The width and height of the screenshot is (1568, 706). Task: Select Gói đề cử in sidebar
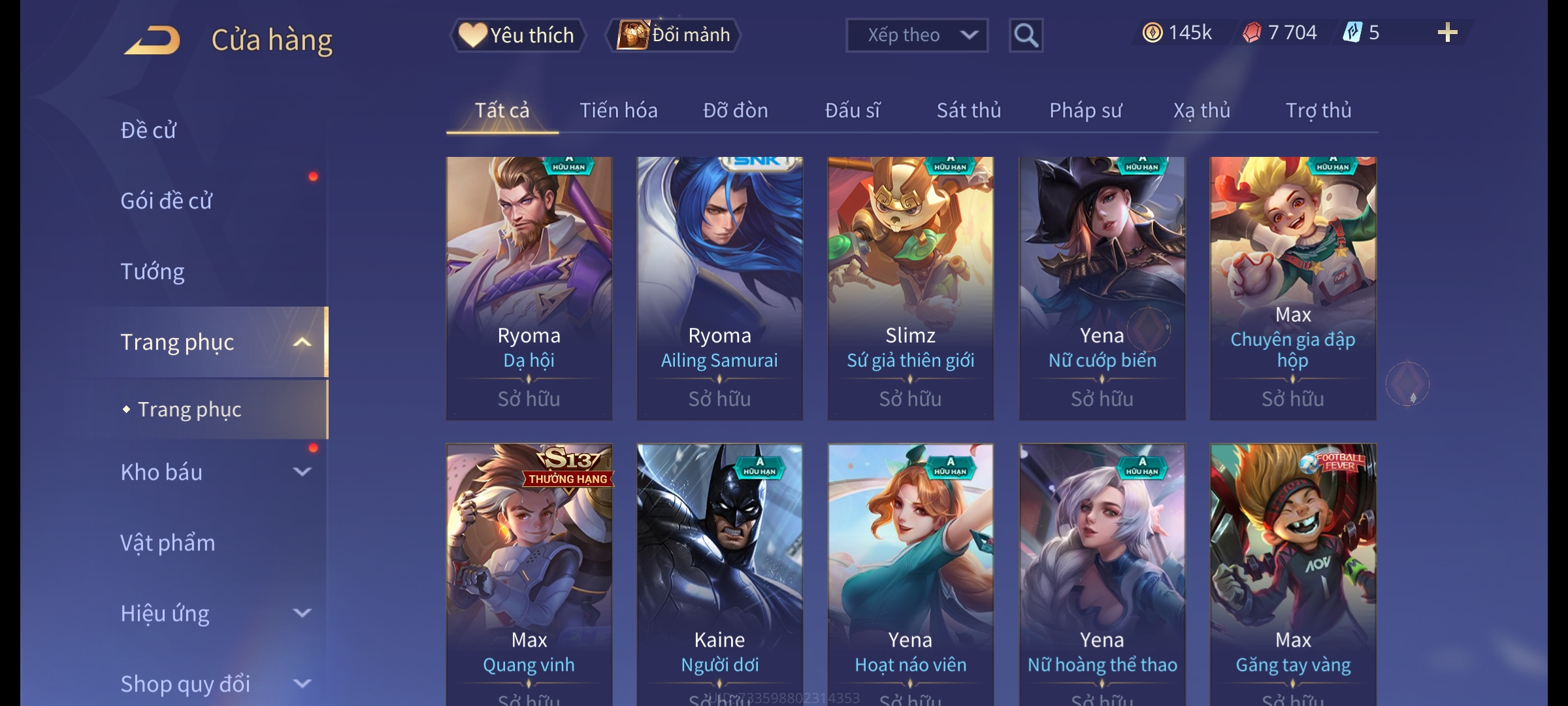[x=166, y=201]
